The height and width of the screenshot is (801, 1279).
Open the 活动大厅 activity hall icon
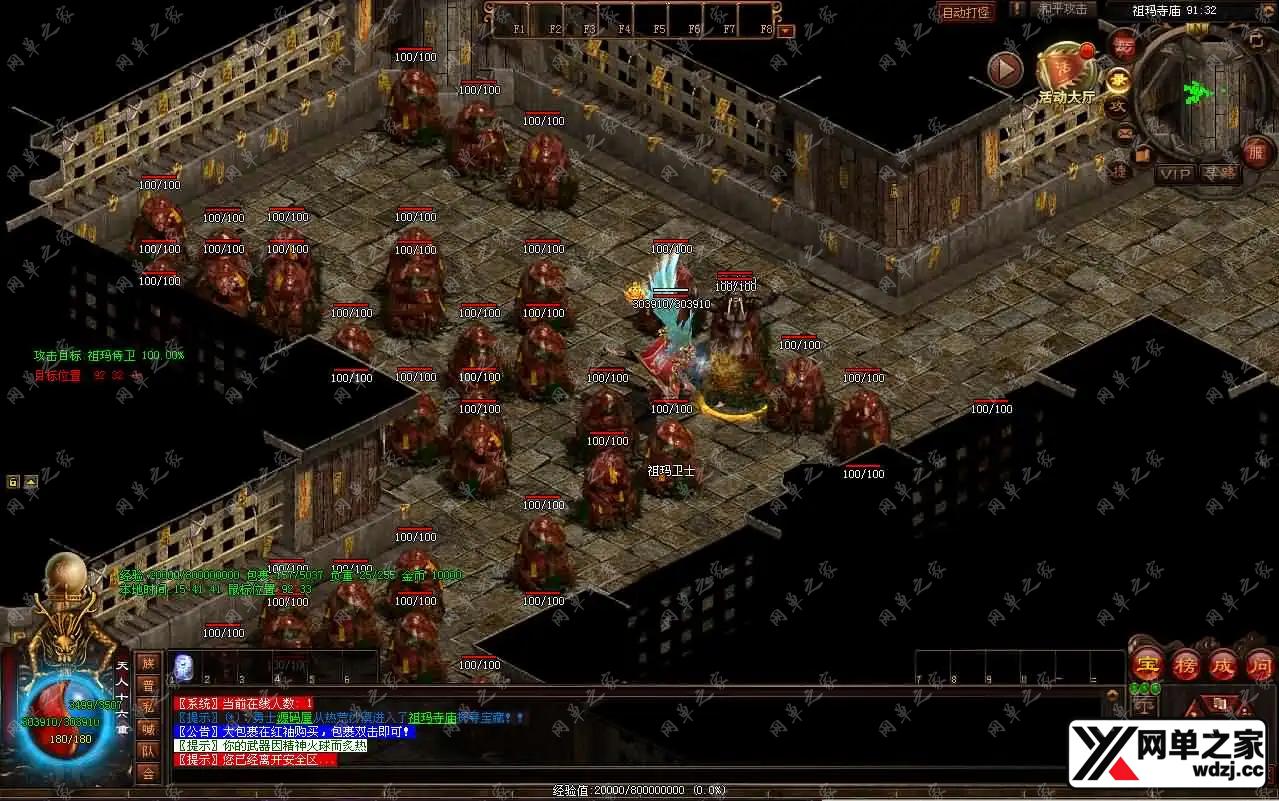click(x=1066, y=72)
